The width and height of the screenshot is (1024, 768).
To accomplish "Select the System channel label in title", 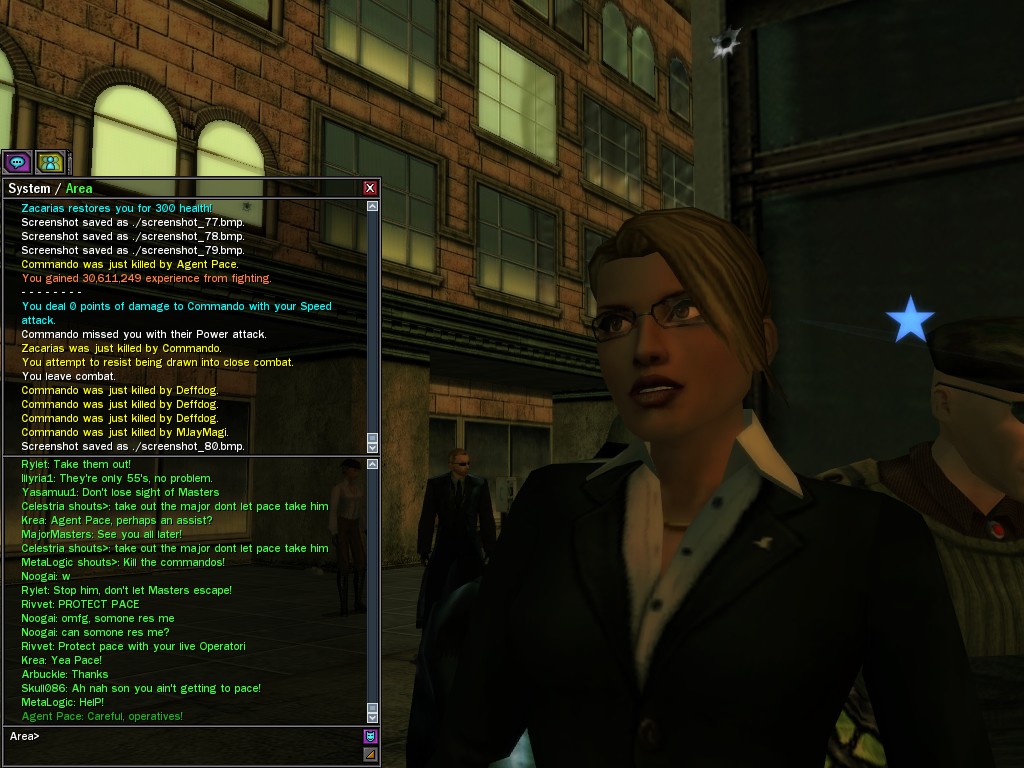I will [x=28, y=188].
